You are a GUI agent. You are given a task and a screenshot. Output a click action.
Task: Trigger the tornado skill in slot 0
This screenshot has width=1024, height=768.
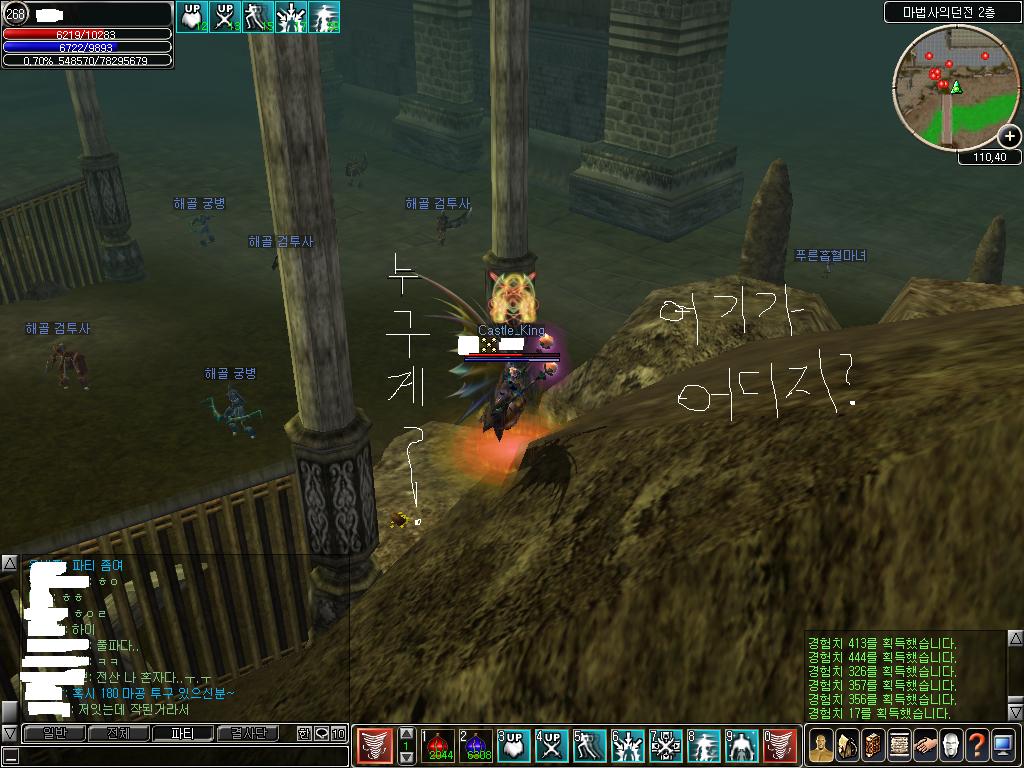coord(781,747)
